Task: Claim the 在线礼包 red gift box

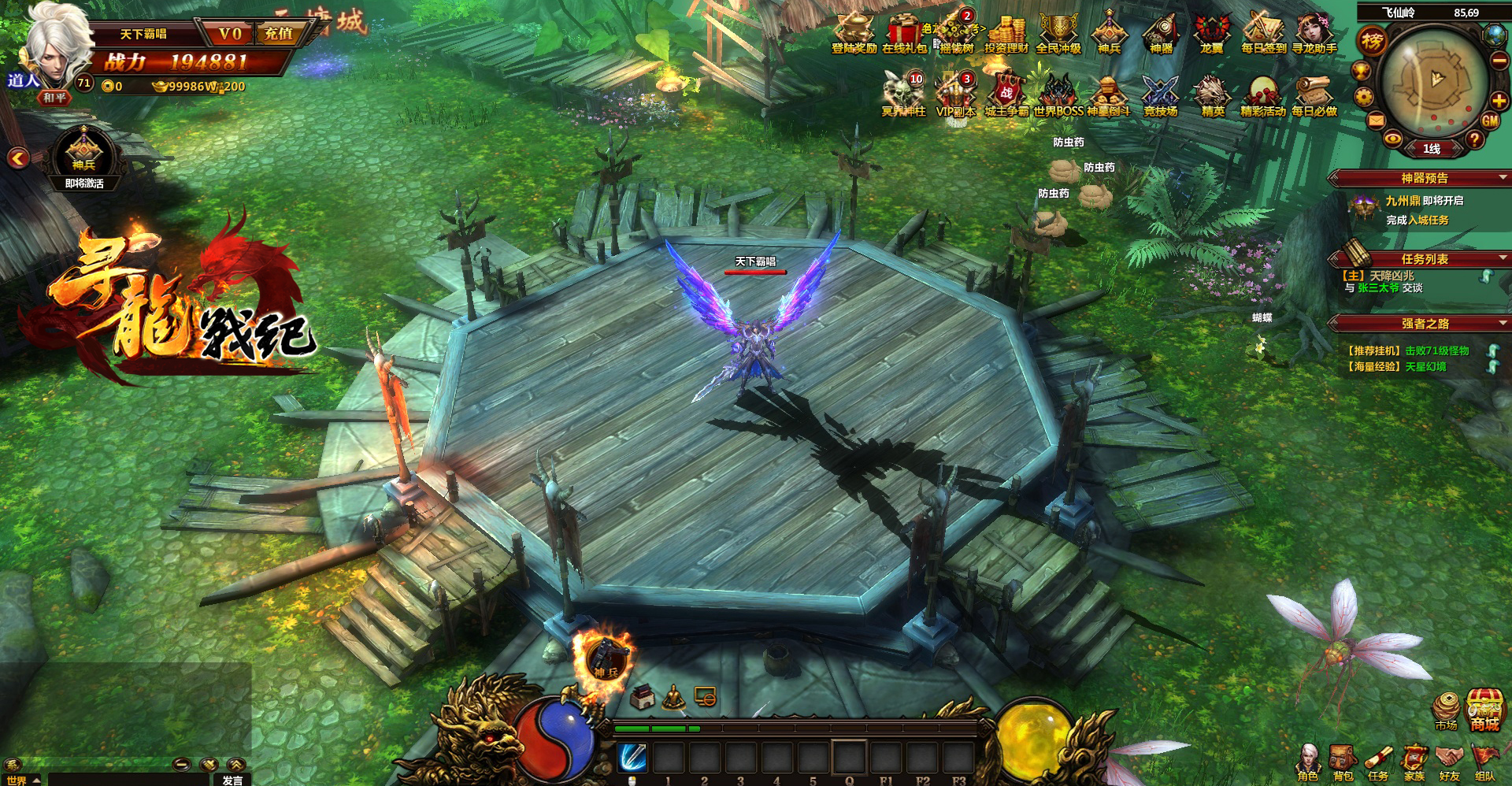Action: (x=904, y=32)
